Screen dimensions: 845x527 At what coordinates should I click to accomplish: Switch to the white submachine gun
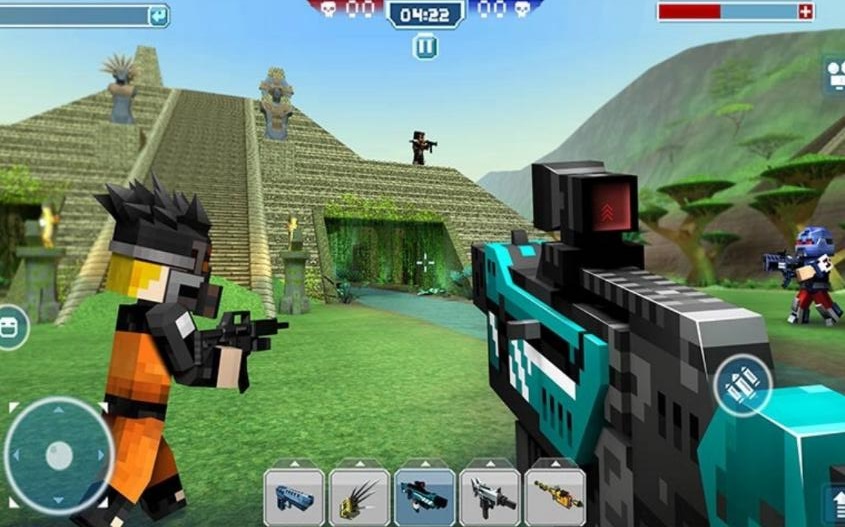[x=490, y=496]
